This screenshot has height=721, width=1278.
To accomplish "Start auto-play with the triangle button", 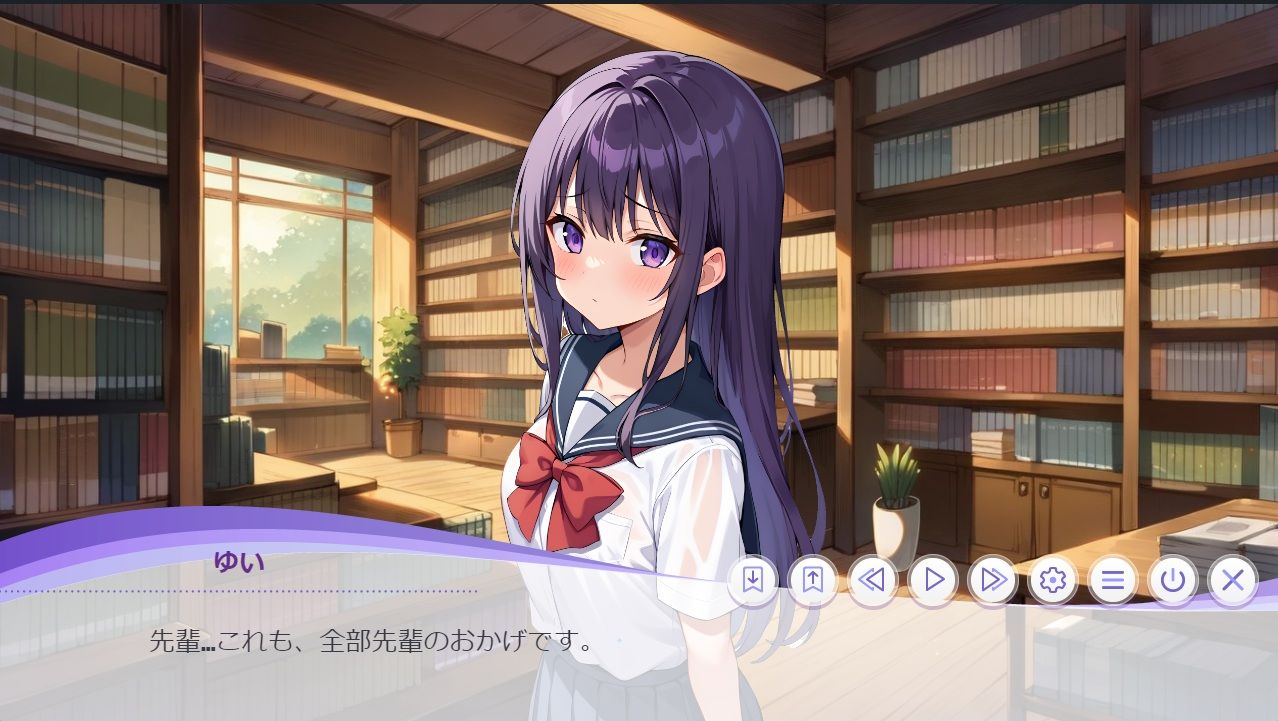I will 933,580.
